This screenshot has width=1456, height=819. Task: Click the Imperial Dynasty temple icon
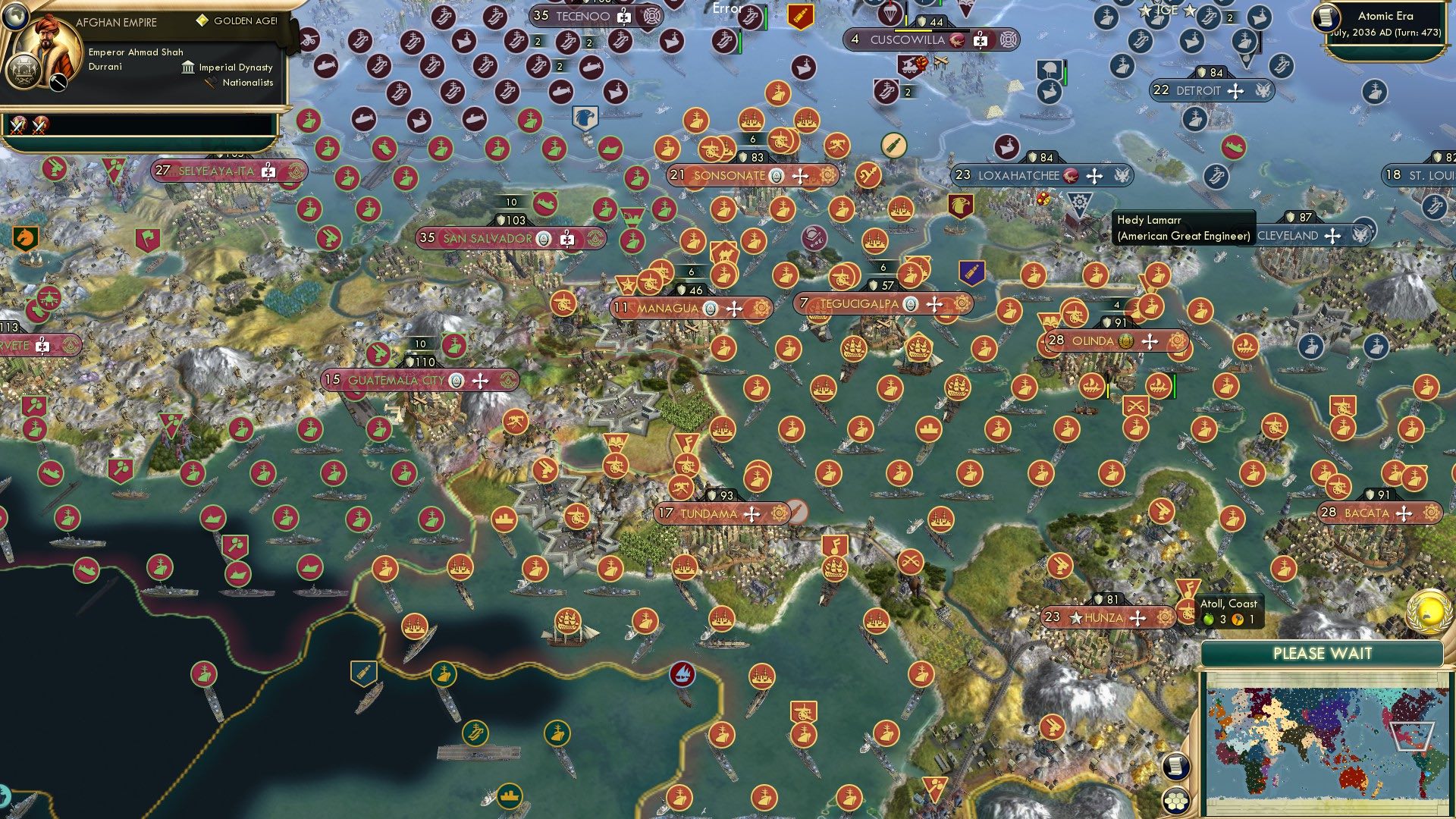coord(187,67)
